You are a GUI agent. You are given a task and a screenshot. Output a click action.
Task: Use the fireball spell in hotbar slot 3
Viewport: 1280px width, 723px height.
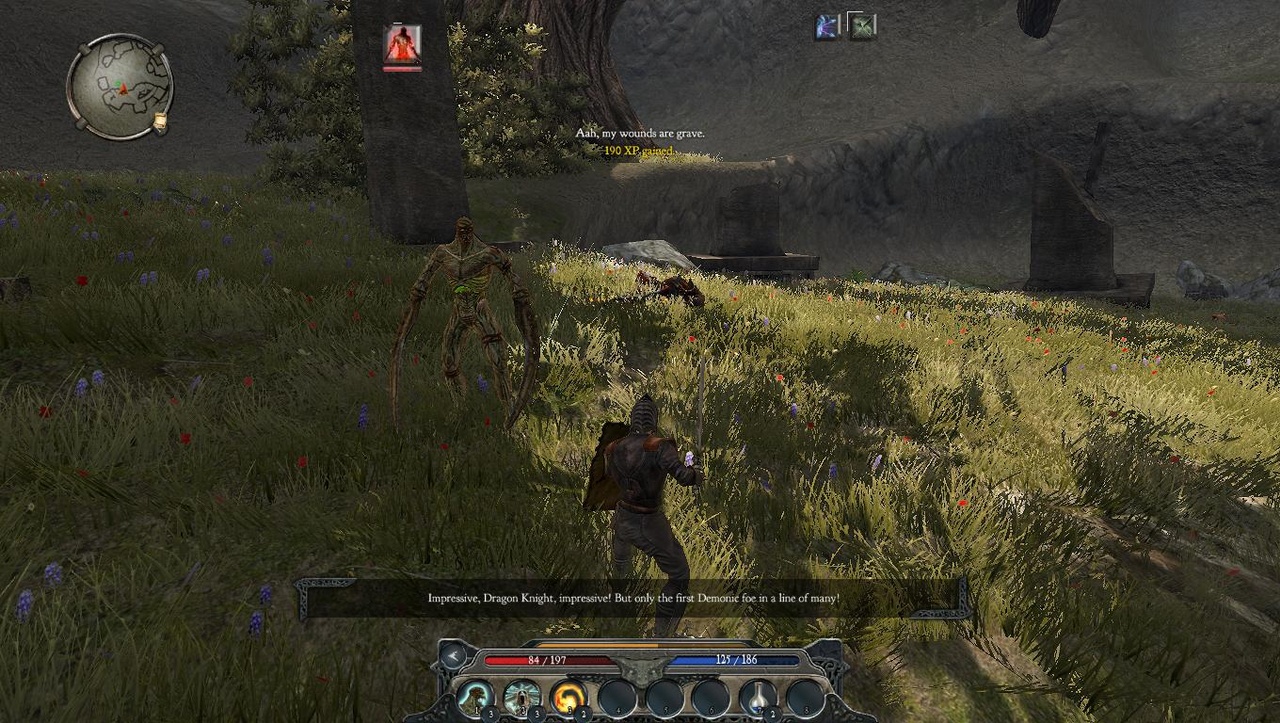570,697
